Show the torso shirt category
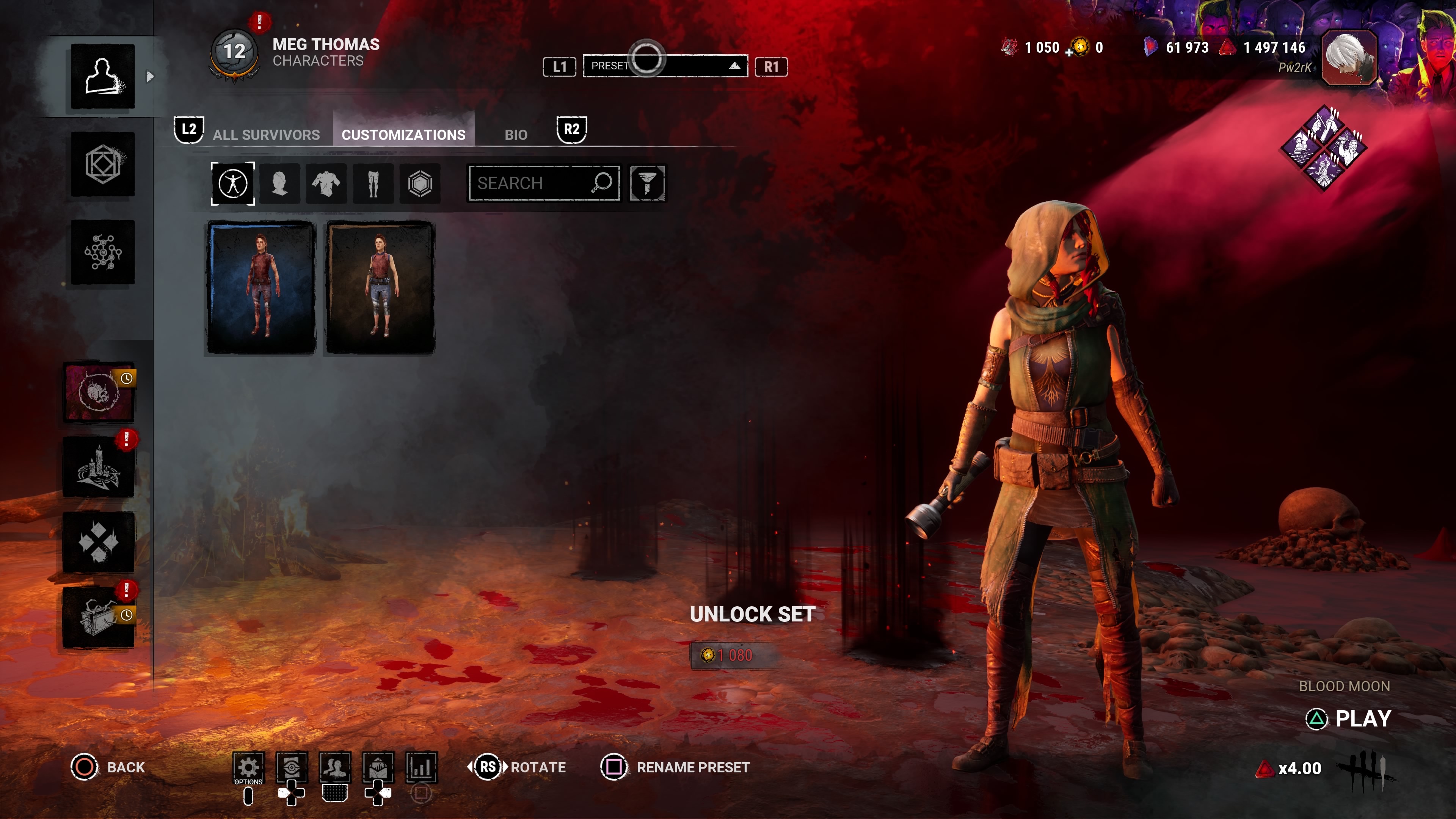The width and height of the screenshot is (1456, 819). pos(326,183)
